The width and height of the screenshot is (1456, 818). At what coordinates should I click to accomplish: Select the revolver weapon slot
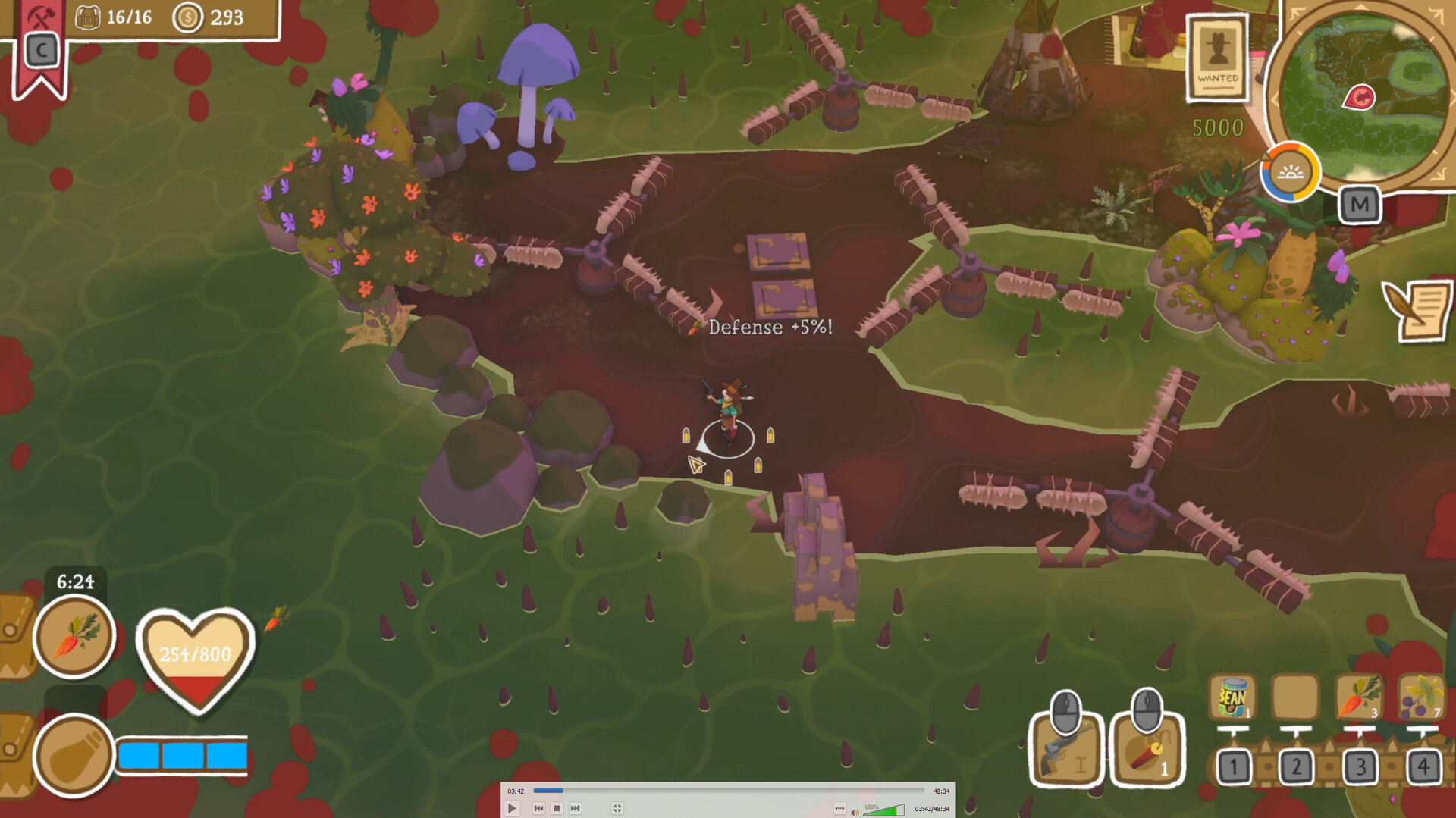point(1066,747)
